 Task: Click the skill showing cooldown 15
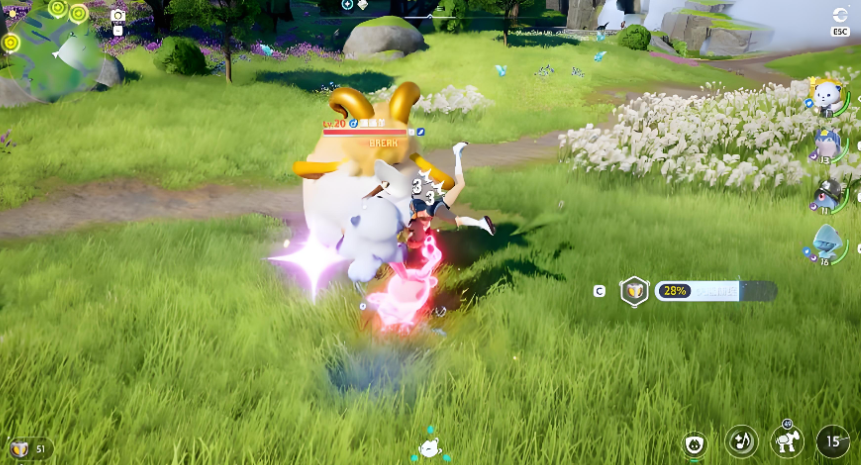(x=832, y=441)
